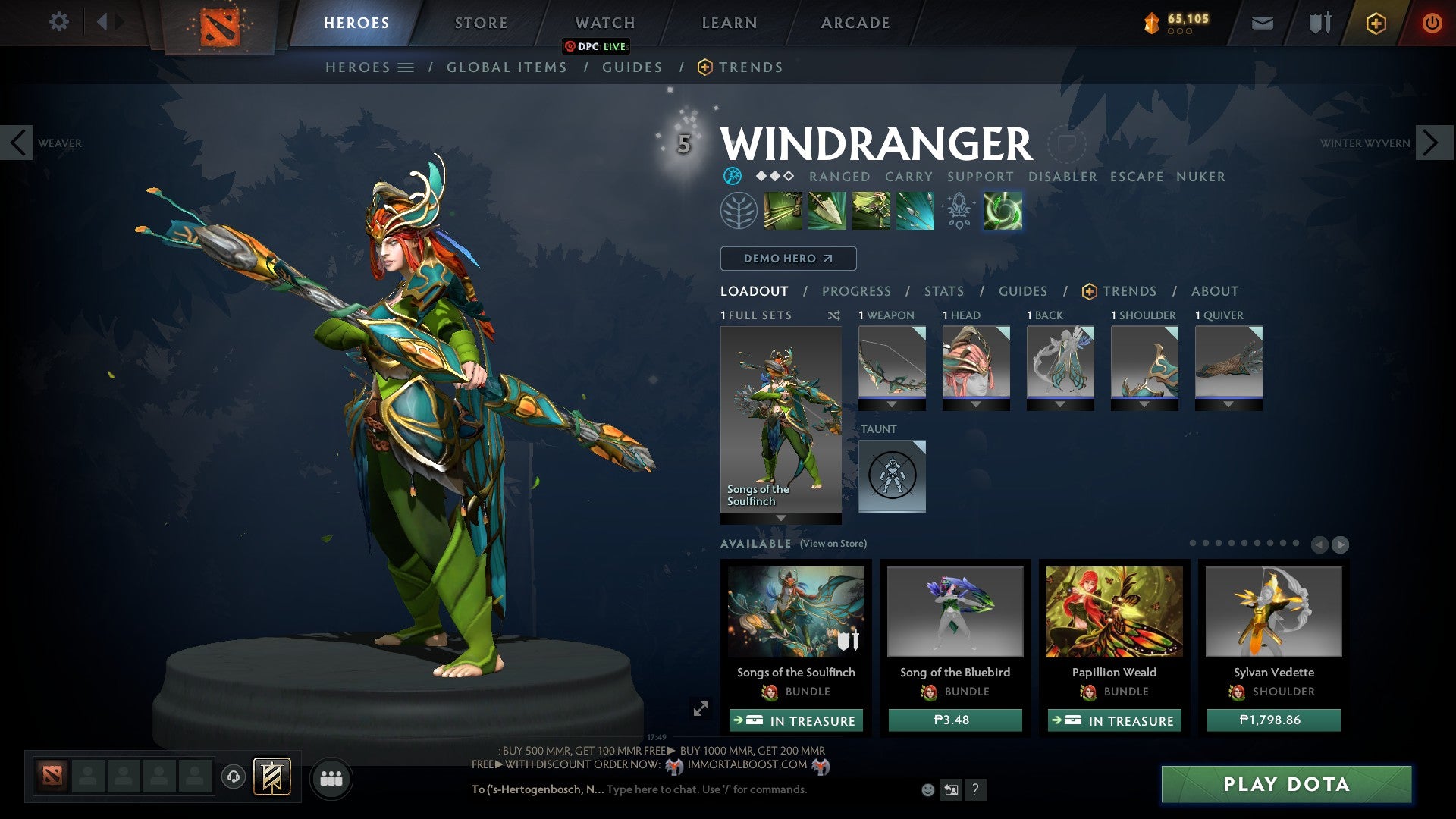Click the friends list icon near Play Dota
This screenshot has width=1456, height=819.
[x=331, y=778]
